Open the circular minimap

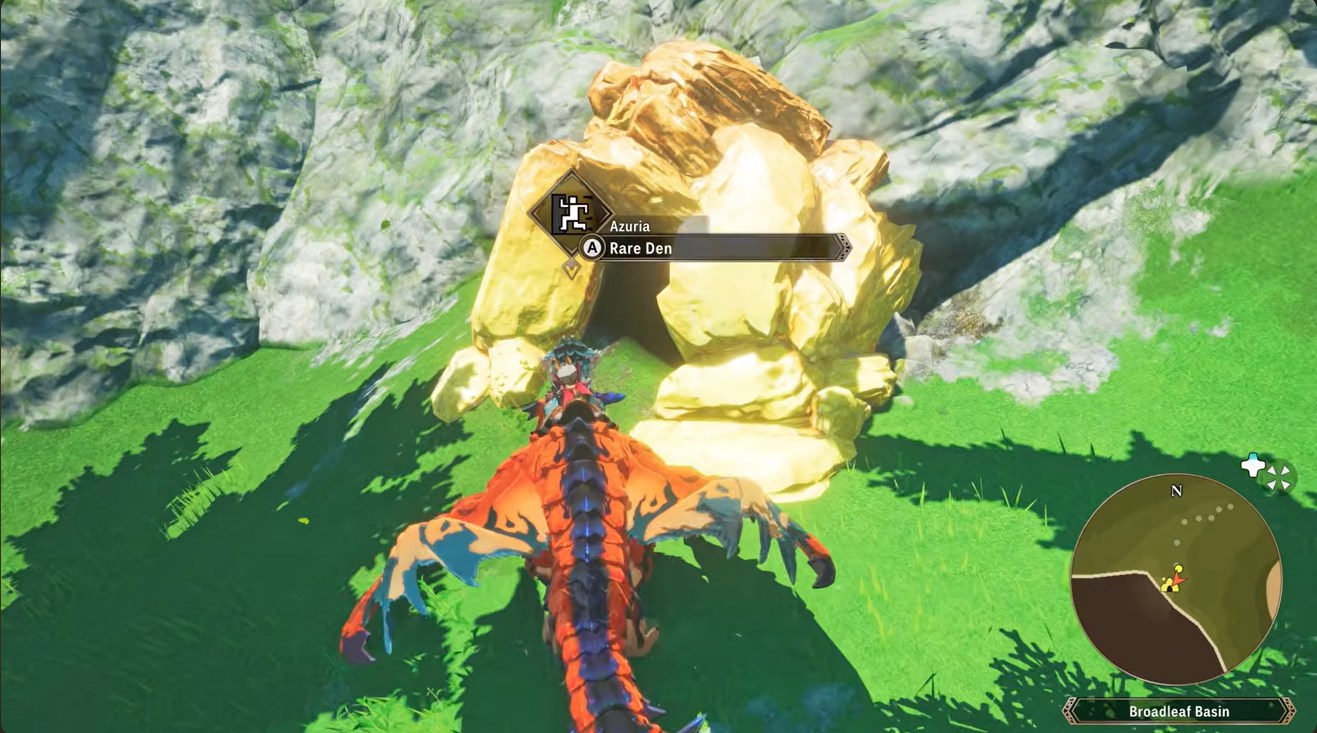(x=1176, y=578)
